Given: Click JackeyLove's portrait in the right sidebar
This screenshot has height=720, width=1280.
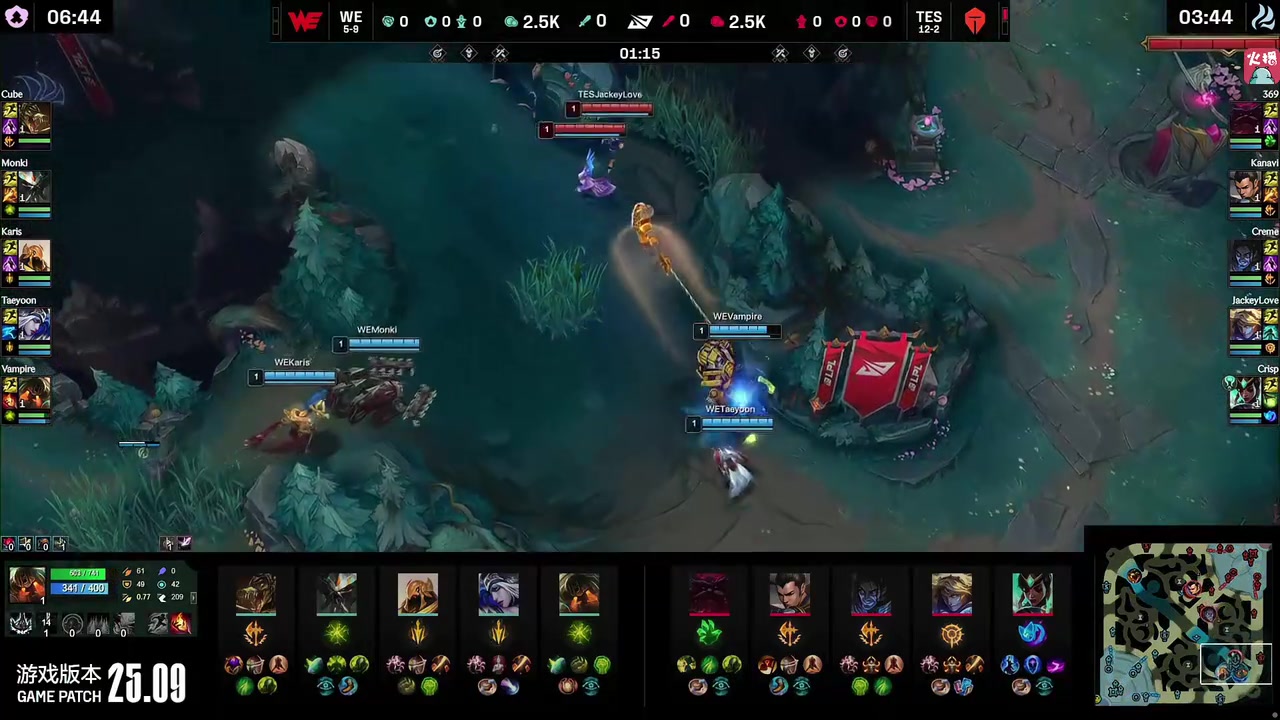Looking at the screenshot, I should 1246,325.
